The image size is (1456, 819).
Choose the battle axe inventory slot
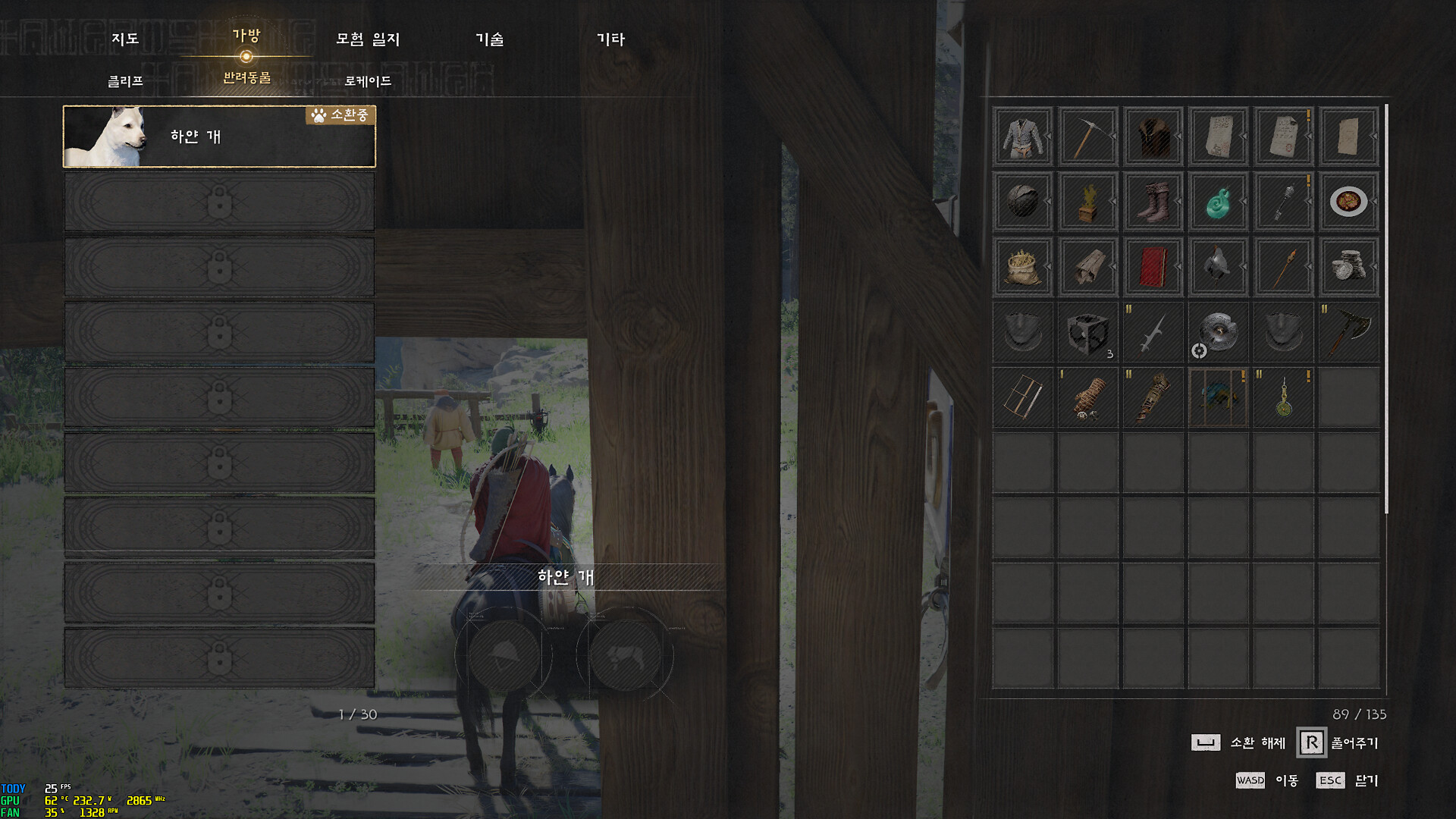click(1348, 332)
